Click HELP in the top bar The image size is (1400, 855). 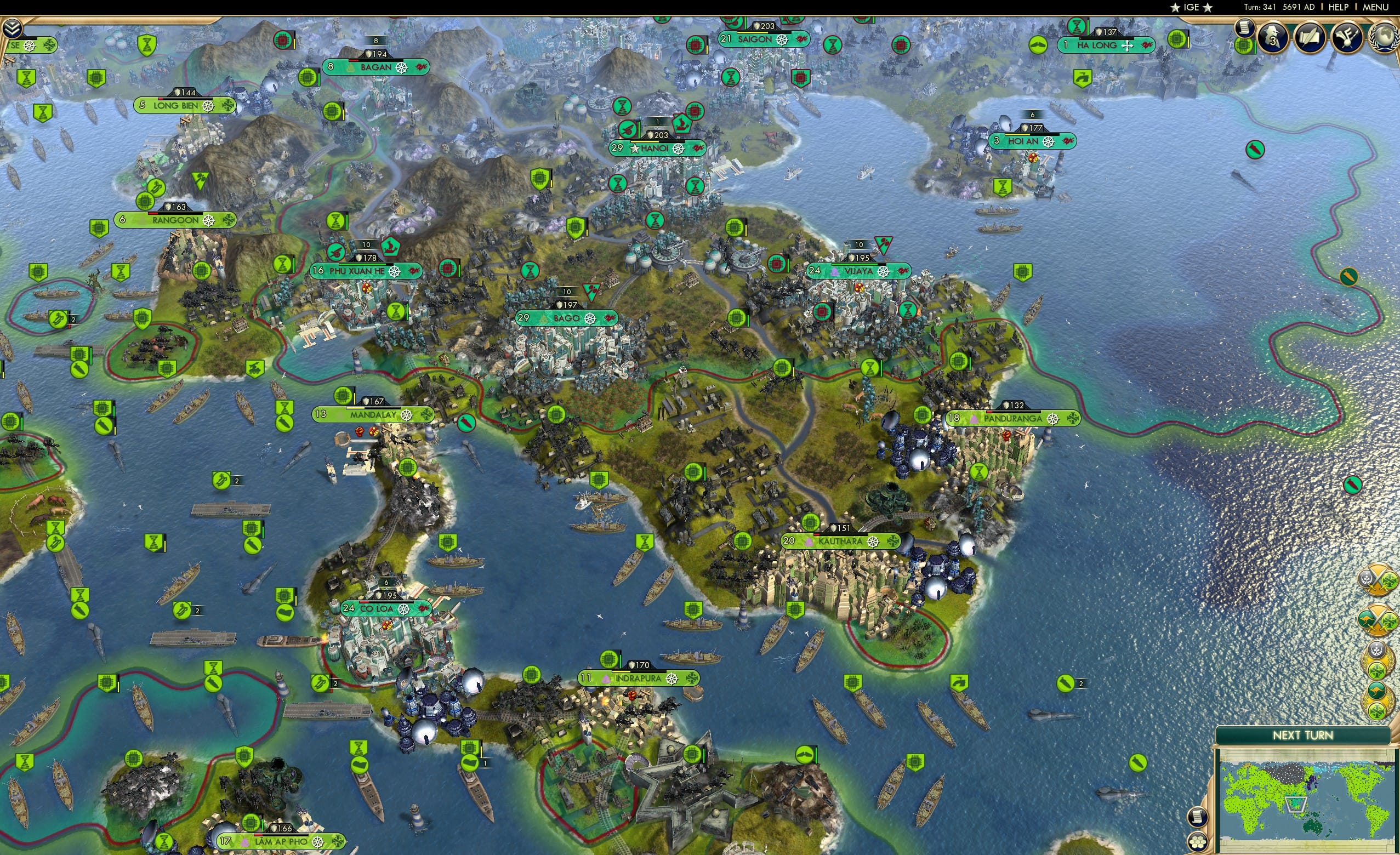pos(1339,7)
